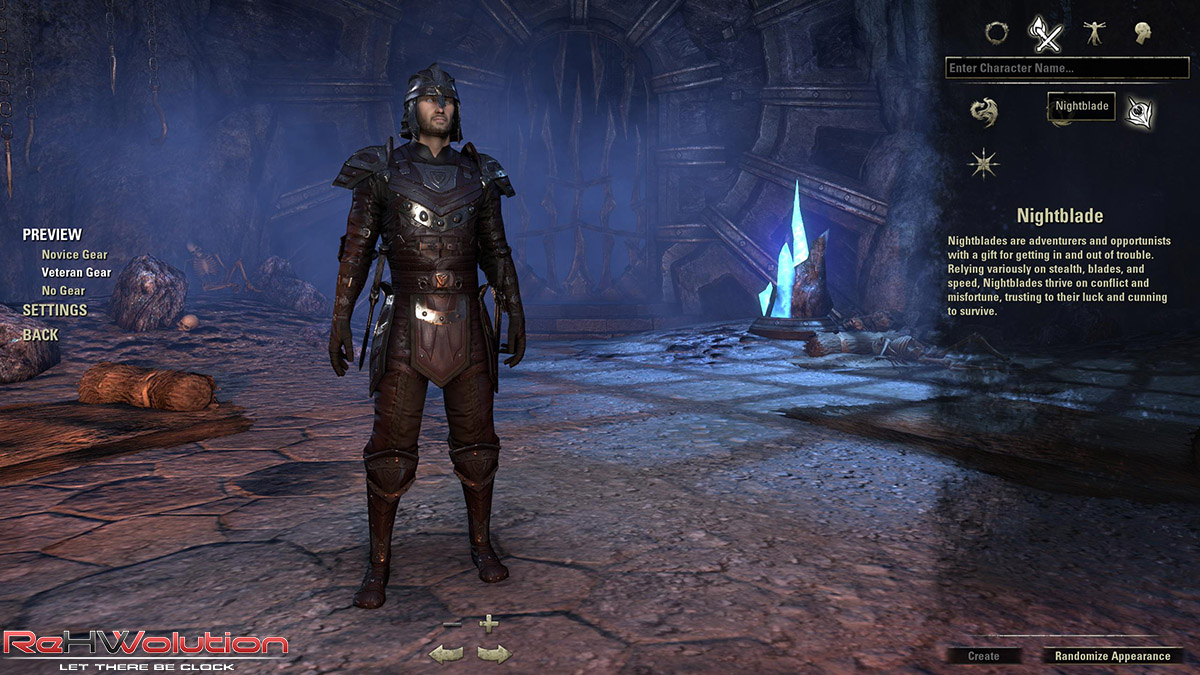Click the Create button
Screen dimensions: 1200x675
coord(984,656)
